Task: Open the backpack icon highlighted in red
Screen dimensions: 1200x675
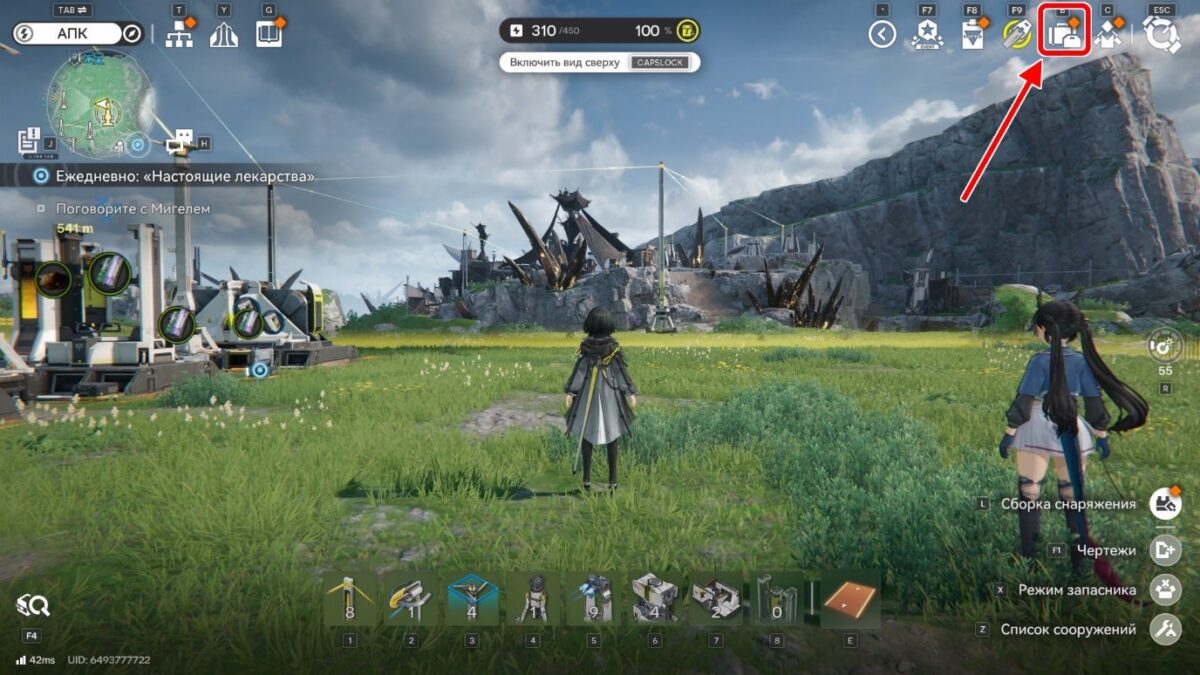Action: 1065,36
